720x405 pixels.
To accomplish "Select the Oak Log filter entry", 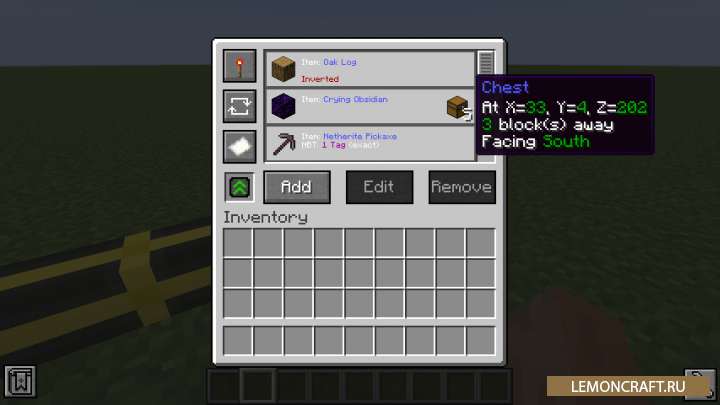I will [x=368, y=69].
